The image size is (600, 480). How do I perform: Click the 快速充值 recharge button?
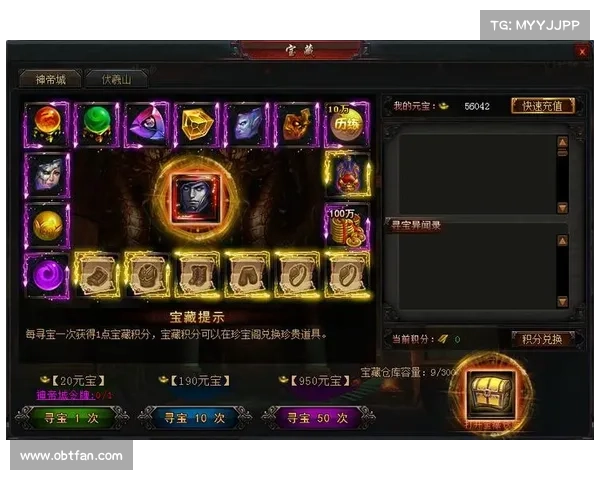tap(543, 105)
